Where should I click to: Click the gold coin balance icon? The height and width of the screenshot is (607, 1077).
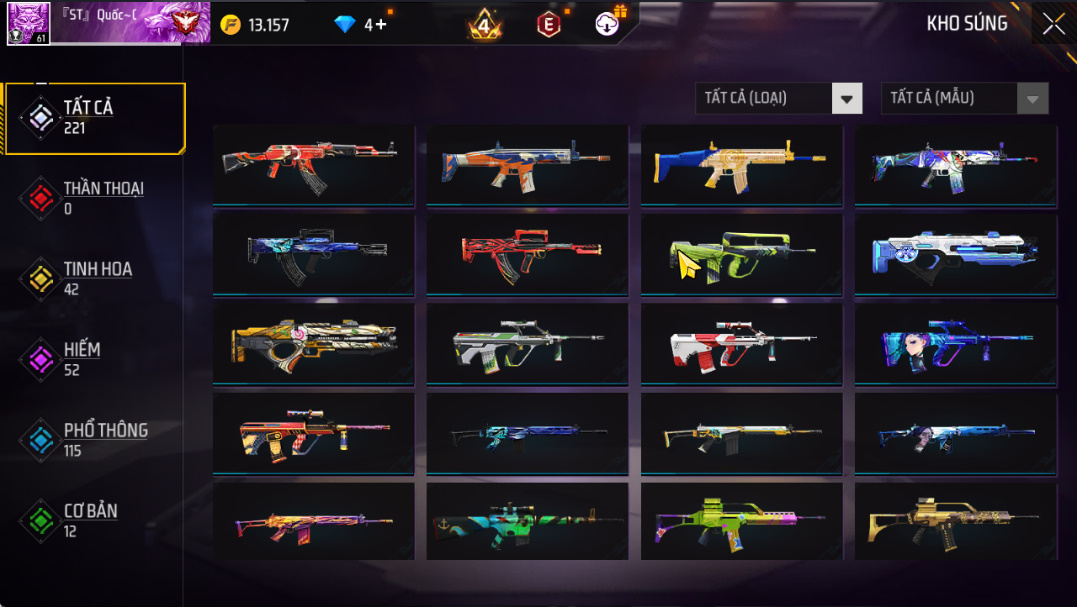(x=231, y=25)
